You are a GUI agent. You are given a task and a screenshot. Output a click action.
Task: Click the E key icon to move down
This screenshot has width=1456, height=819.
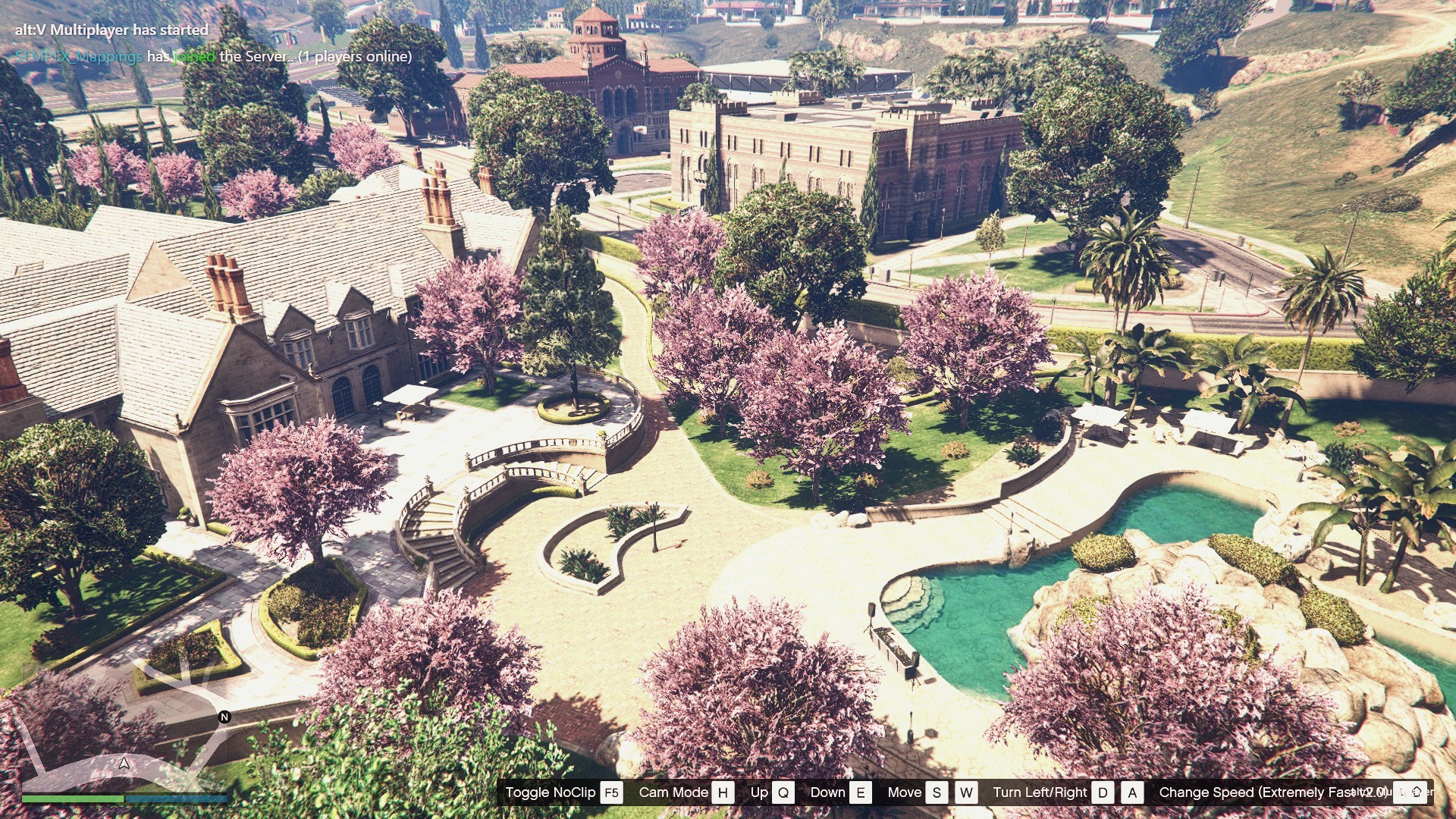861,792
